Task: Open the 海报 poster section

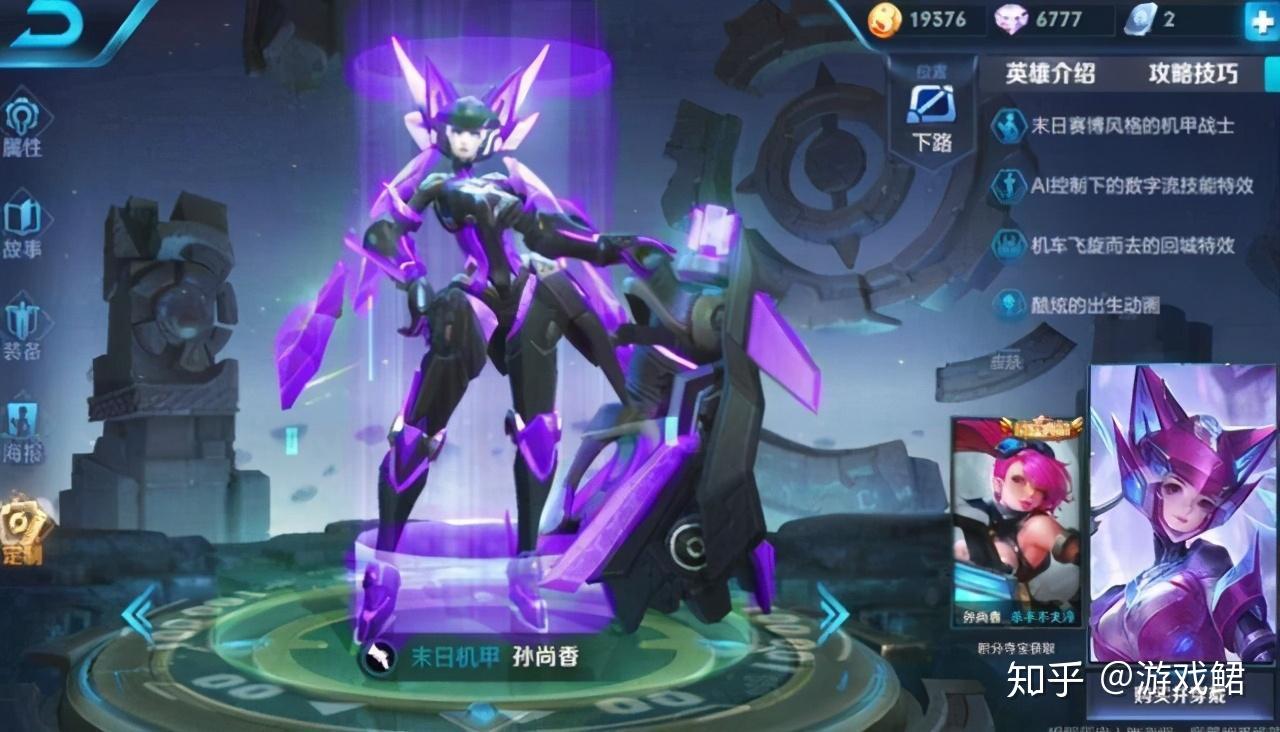Action: (x=22, y=432)
